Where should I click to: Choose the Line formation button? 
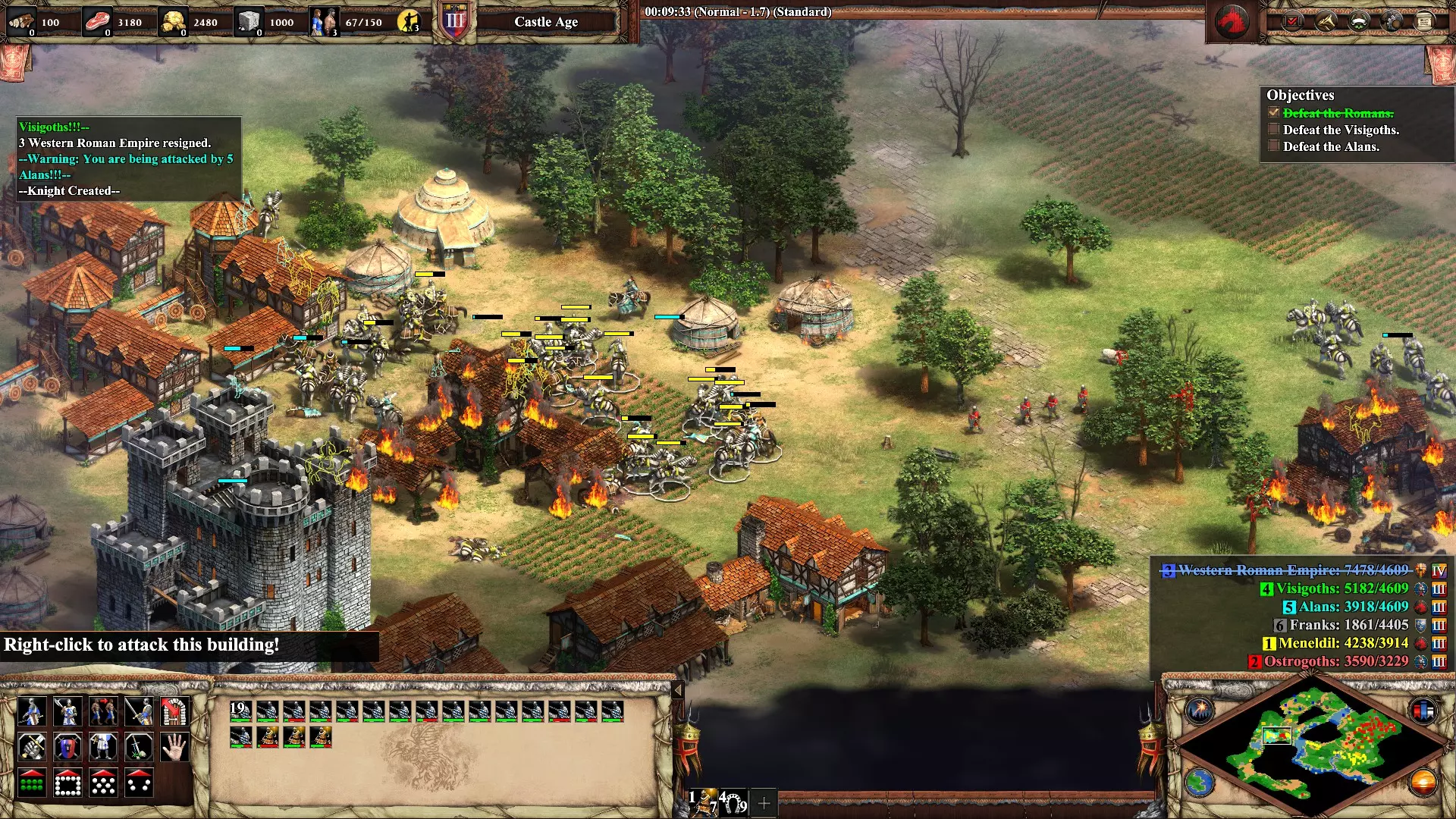[x=31, y=783]
